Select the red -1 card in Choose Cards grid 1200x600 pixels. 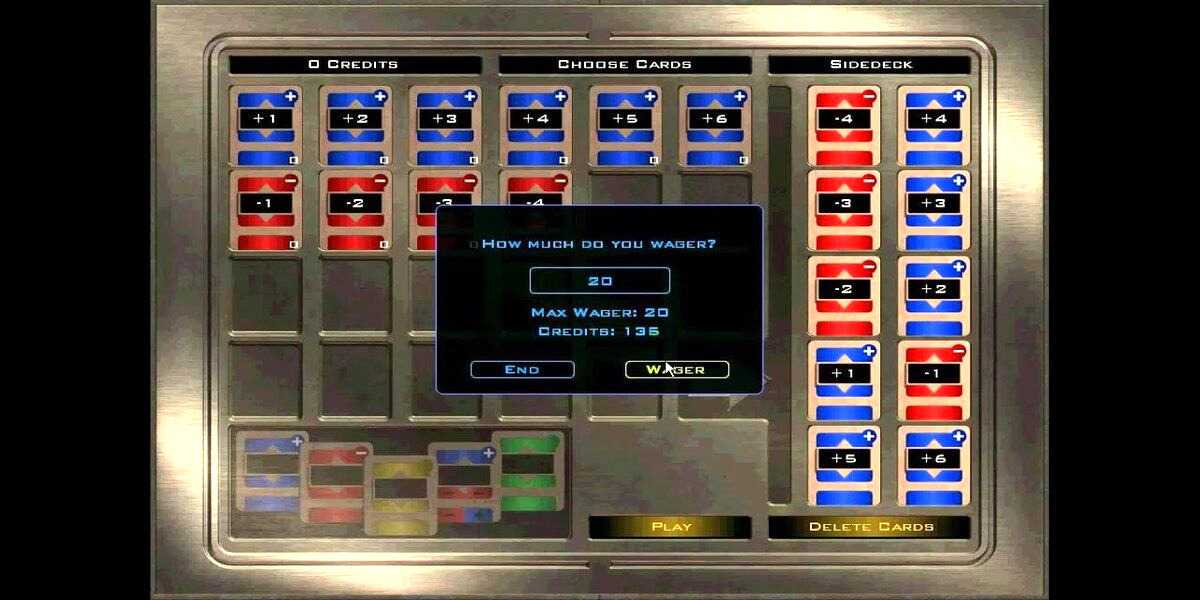265,210
